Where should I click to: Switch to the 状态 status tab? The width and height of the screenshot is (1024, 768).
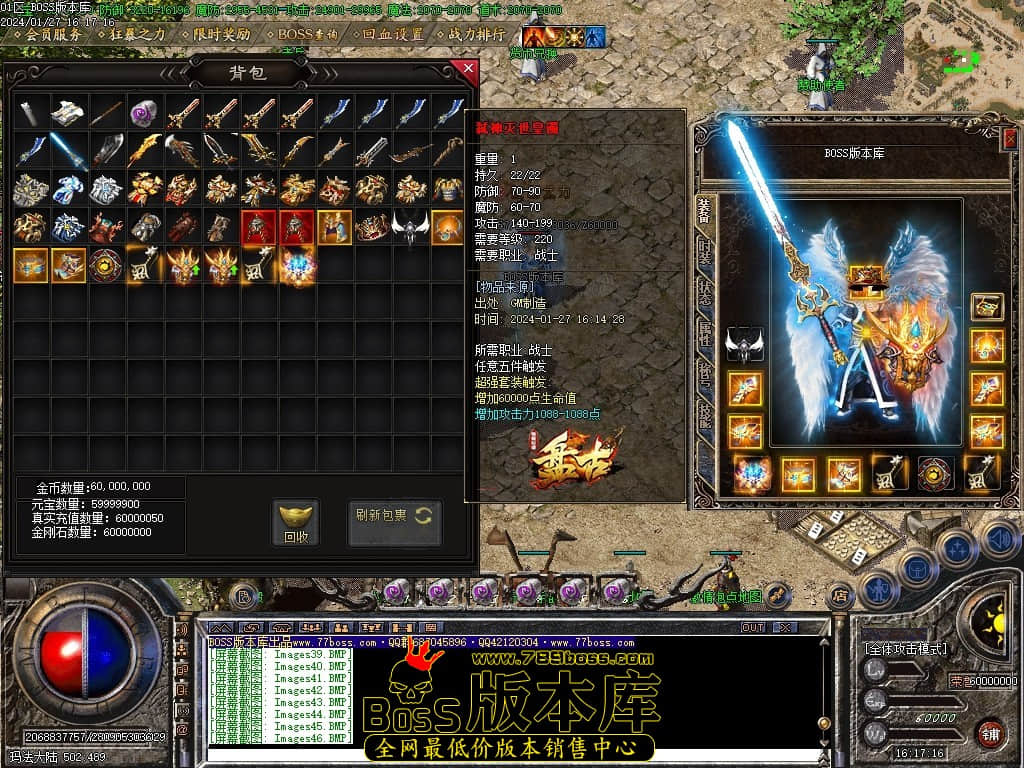(x=705, y=294)
